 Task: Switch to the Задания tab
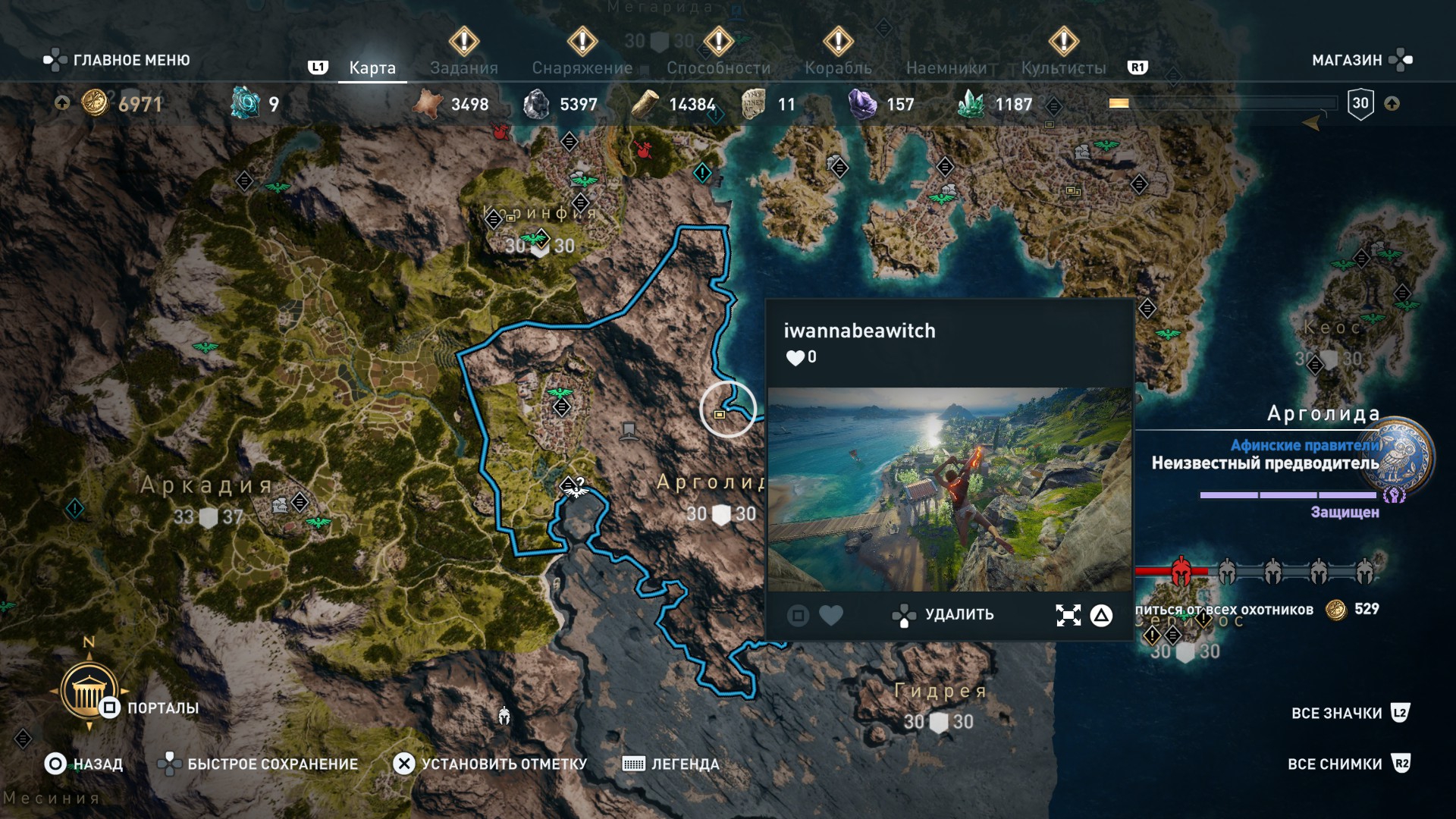tap(463, 68)
